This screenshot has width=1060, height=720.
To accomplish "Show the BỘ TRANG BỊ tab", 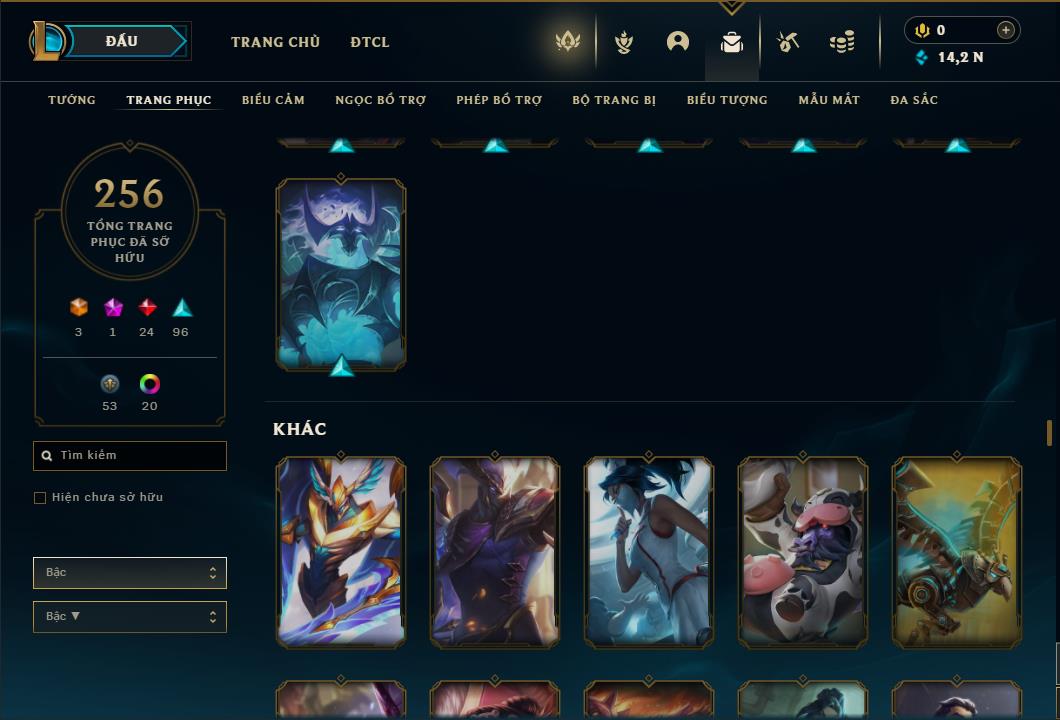I will [614, 100].
